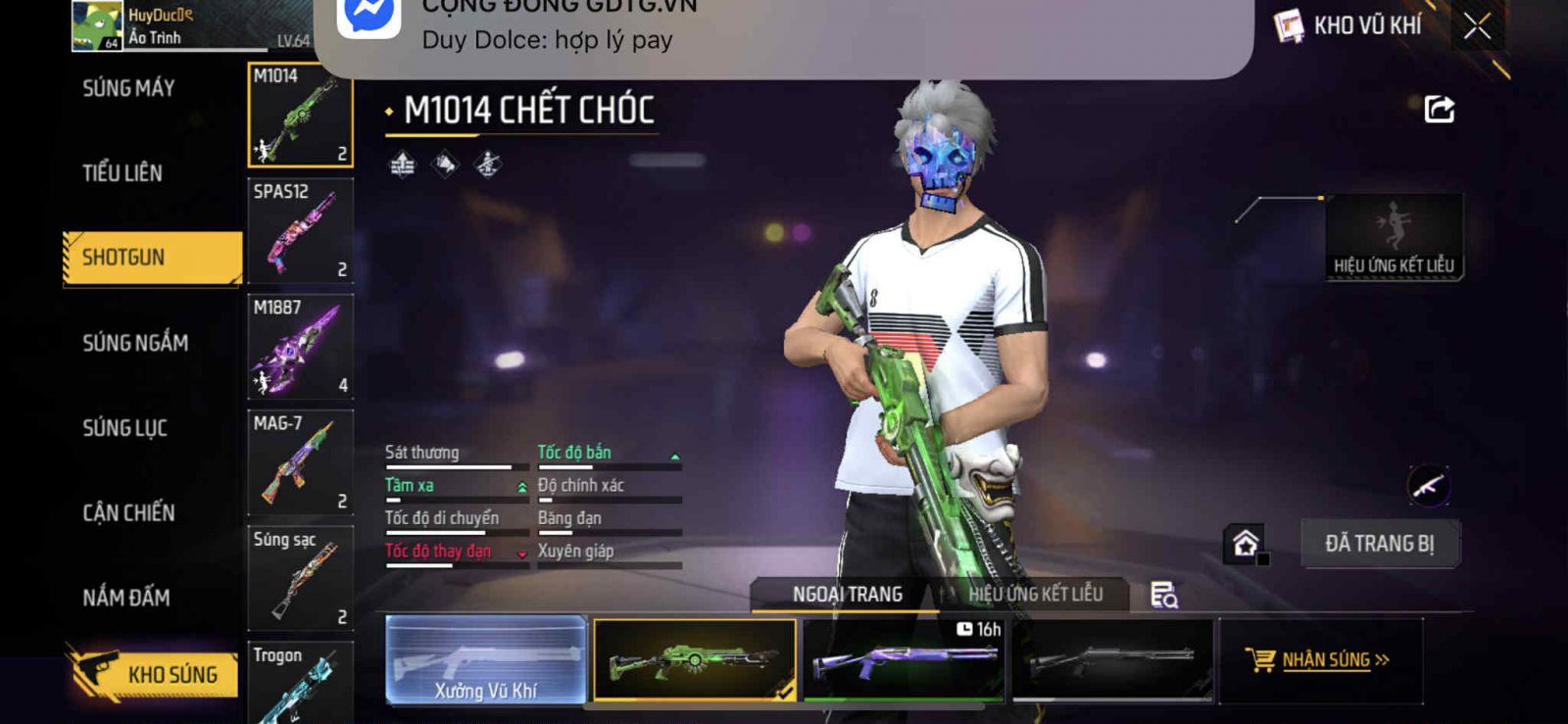Select the purple skin with 16h timer

coord(903,660)
